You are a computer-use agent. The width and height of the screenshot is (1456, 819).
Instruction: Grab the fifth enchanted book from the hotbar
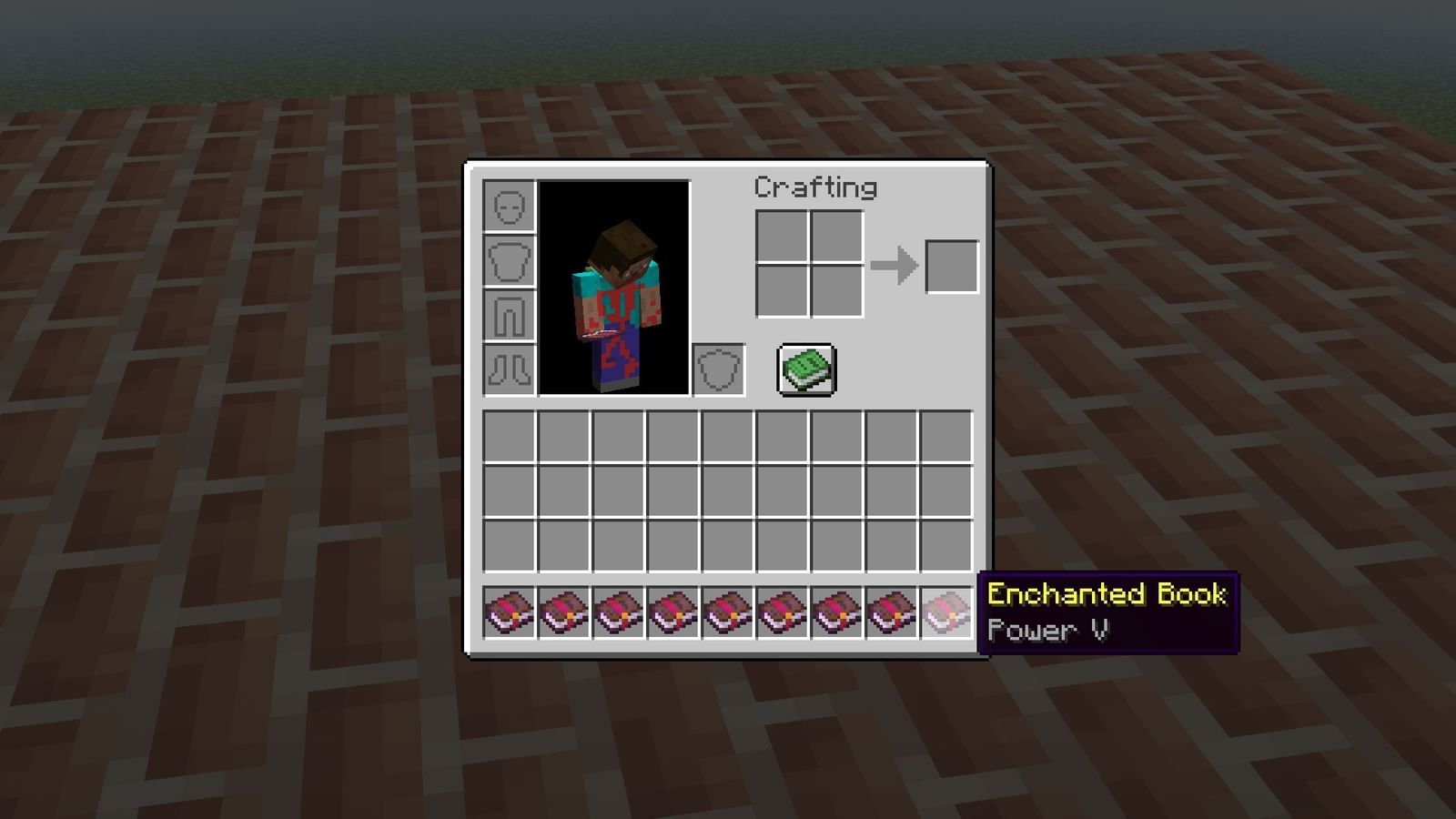(x=728, y=612)
